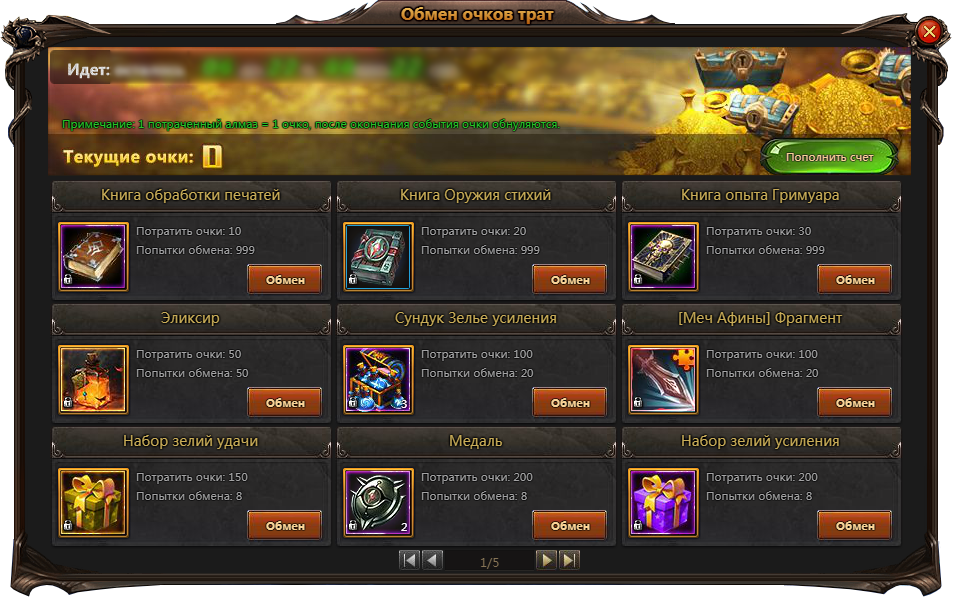This screenshot has height=597, width=954.
Task: Exchange for Сундук Зелье усиления
Action: pyautogui.click(x=569, y=402)
